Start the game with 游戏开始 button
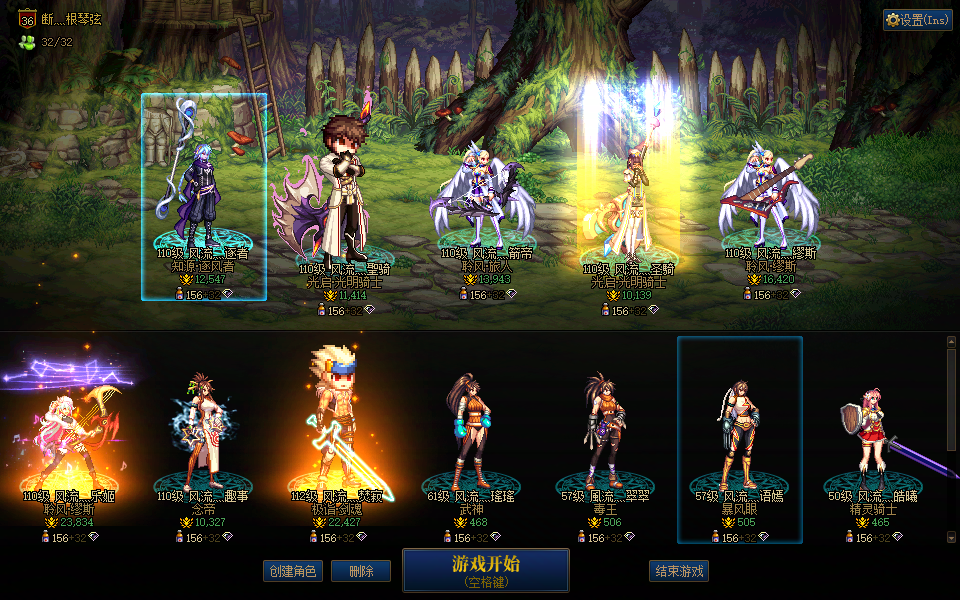The image size is (960, 600). [485, 569]
